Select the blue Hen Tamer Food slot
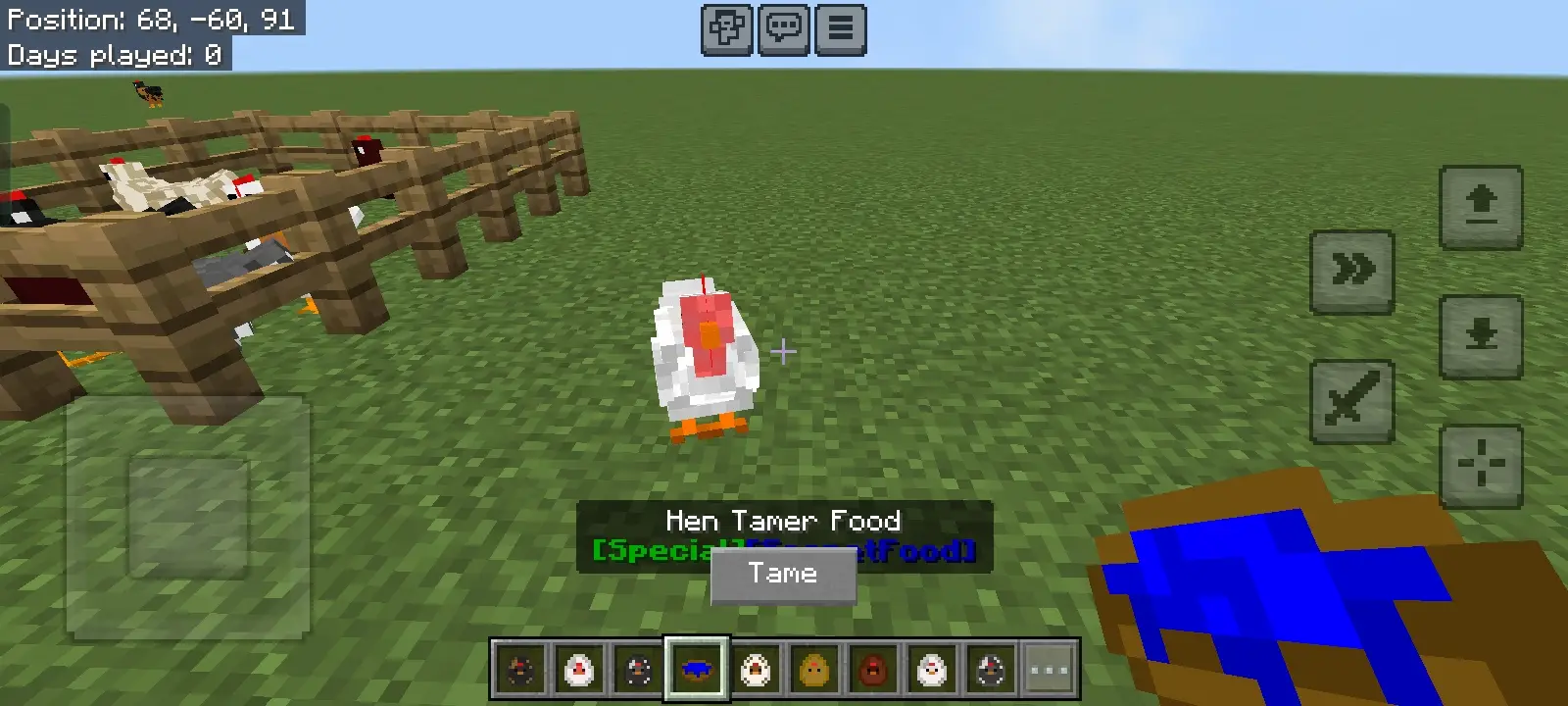The image size is (1568, 706). (x=697, y=670)
